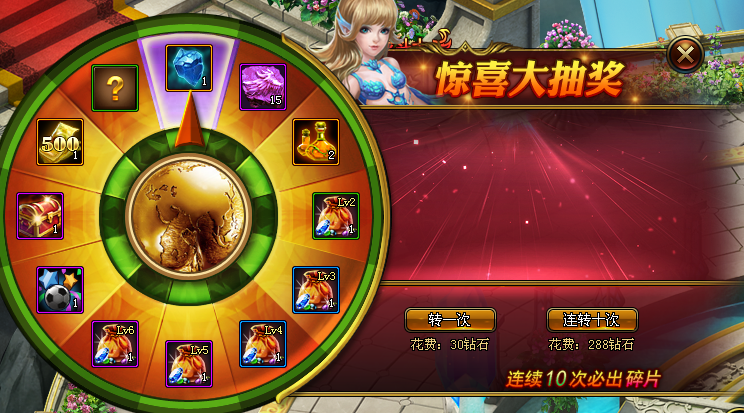Select the blue crystal prize slot

(x=188, y=68)
